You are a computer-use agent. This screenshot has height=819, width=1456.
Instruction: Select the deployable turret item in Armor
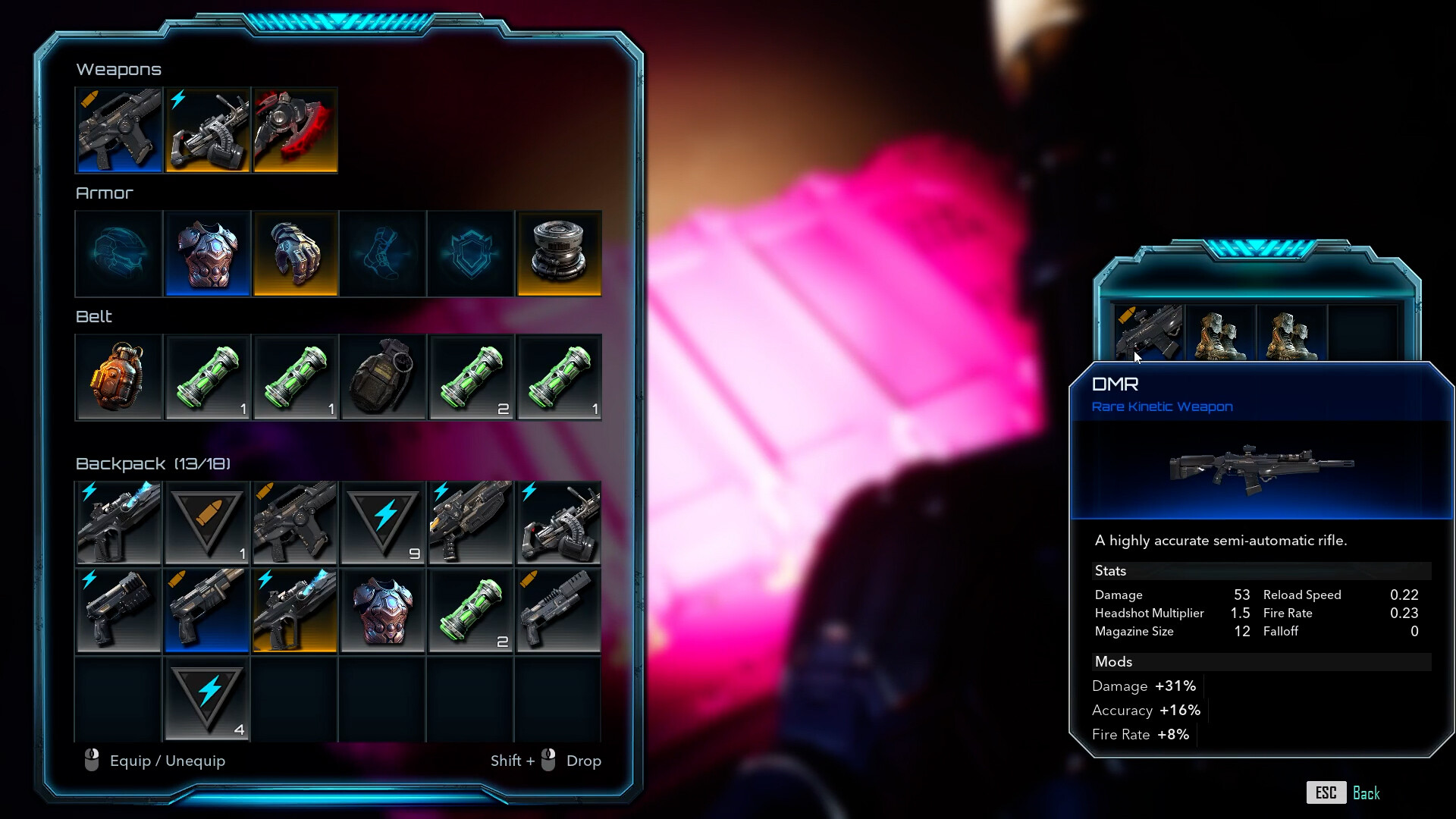tap(559, 254)
